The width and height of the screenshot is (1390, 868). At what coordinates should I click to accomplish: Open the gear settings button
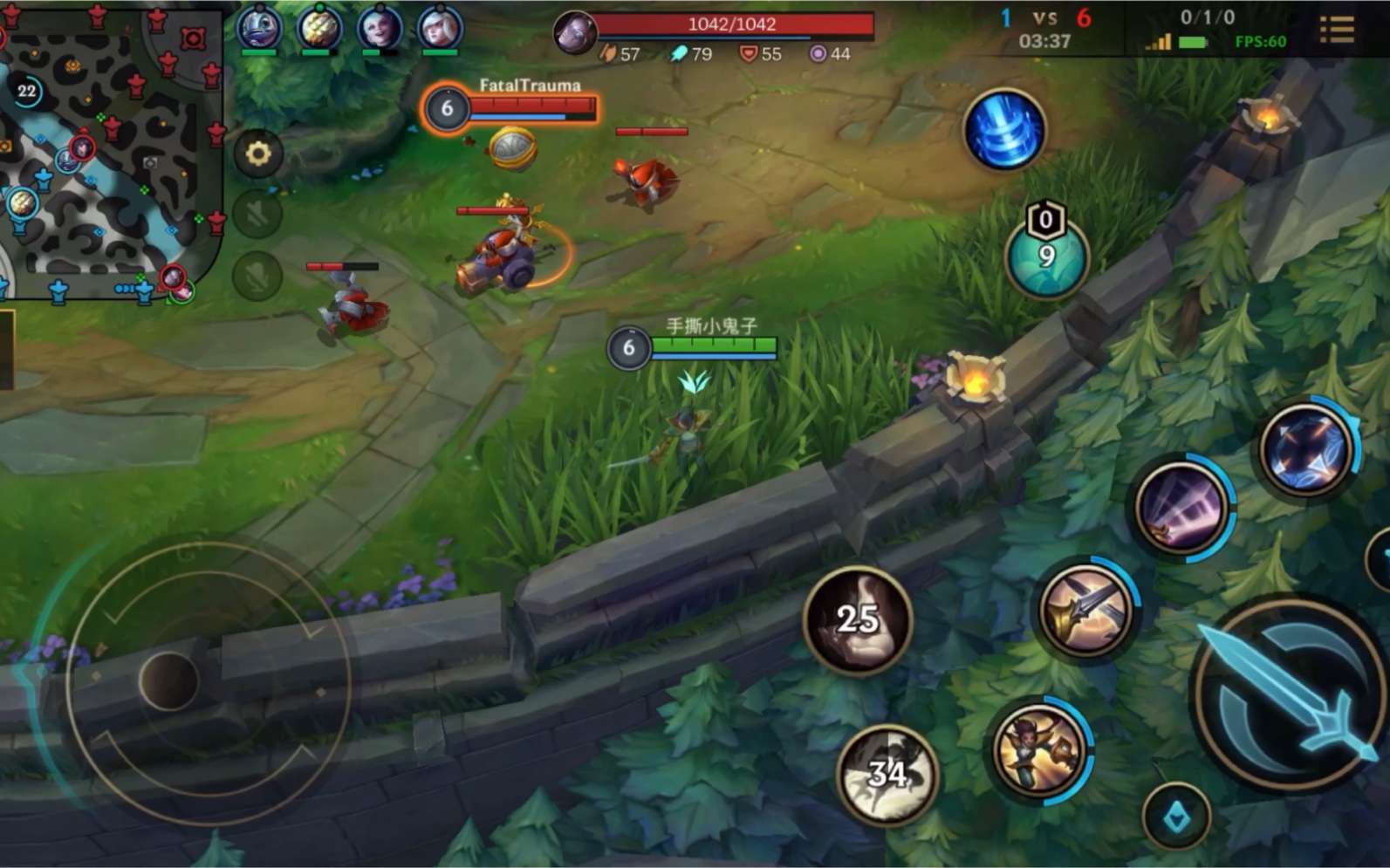click(x=257, y=154)
